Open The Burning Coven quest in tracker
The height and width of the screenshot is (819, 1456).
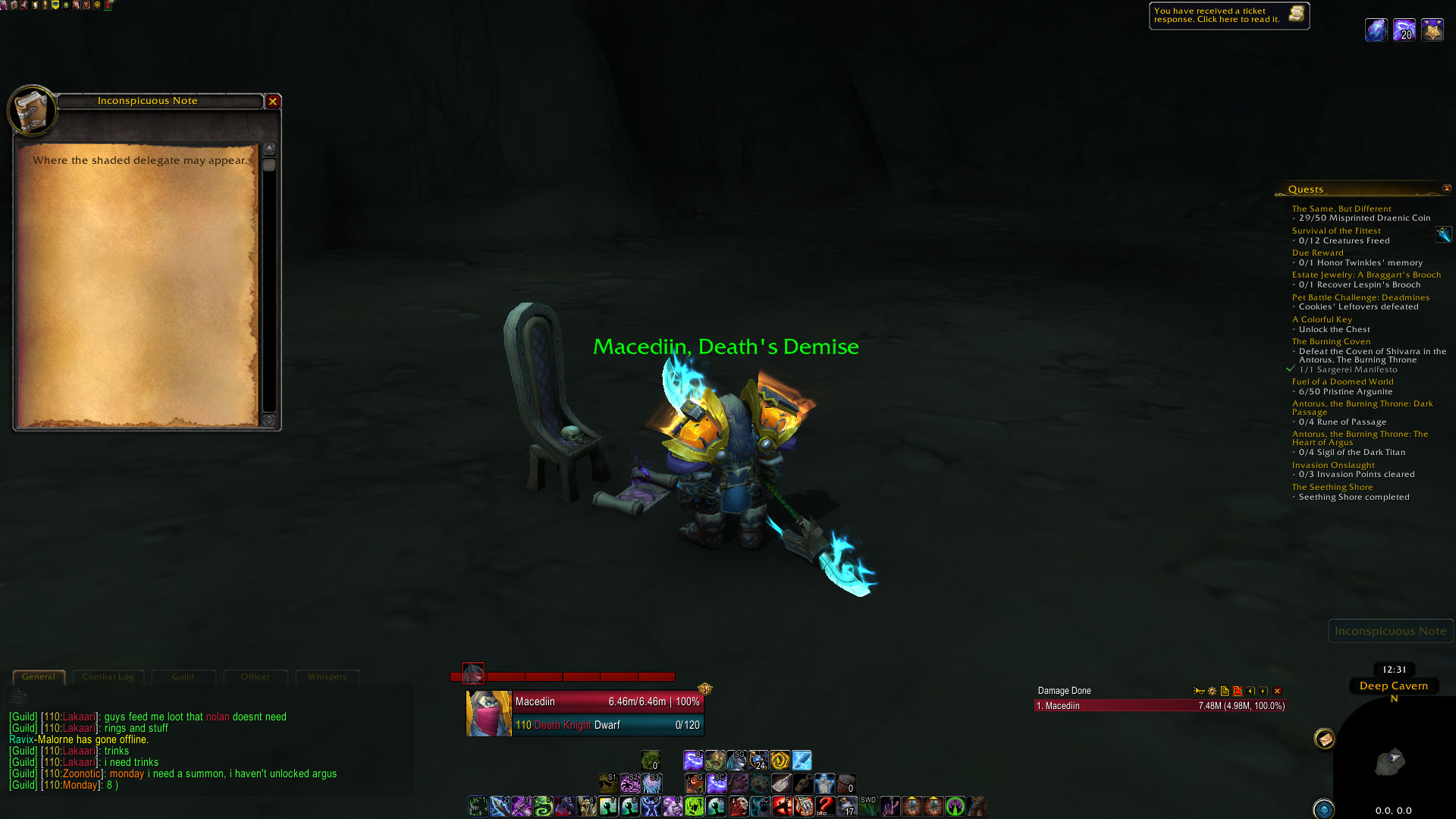[1331, 341]
